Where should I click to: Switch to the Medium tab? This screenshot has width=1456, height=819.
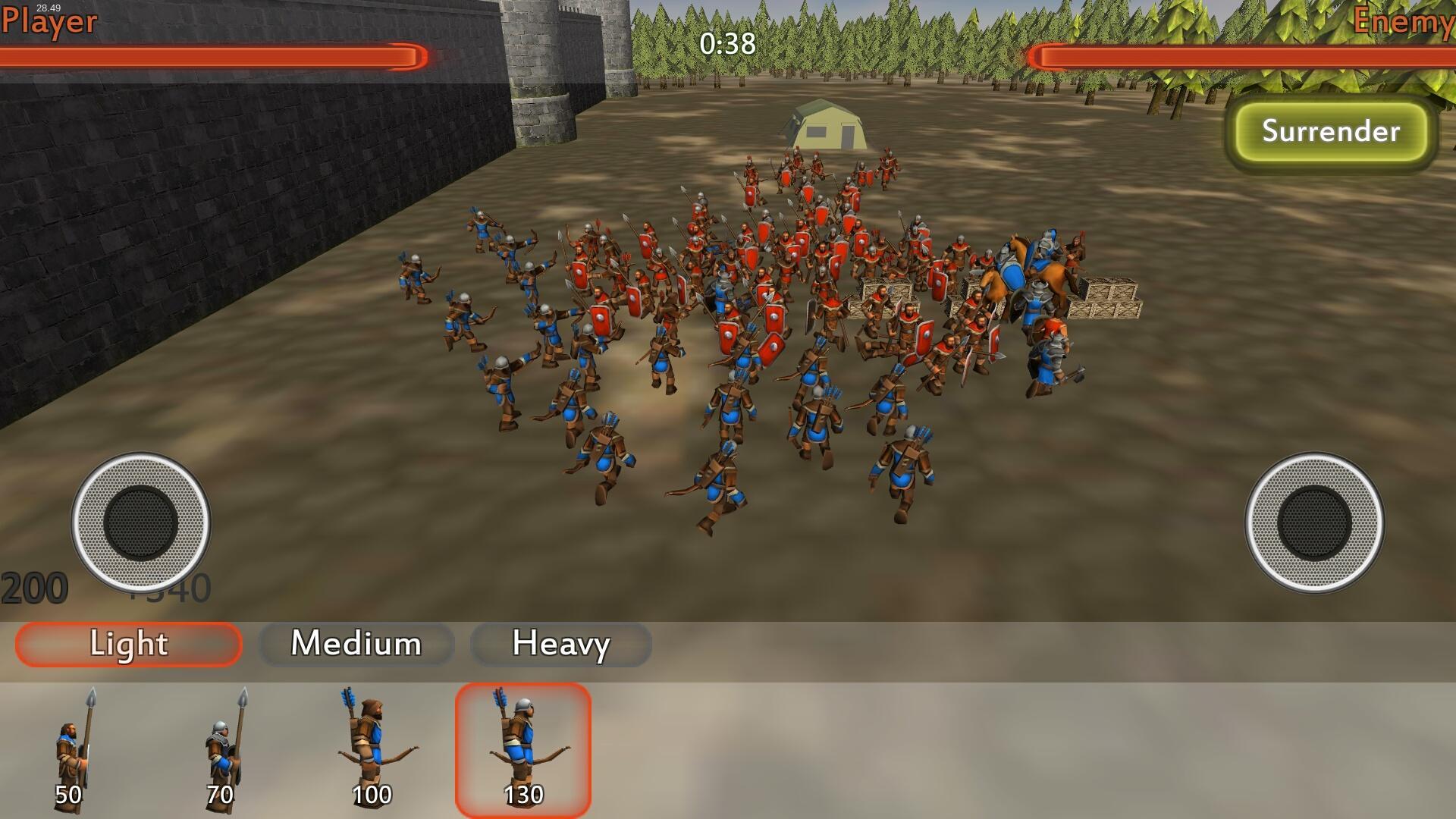[x=356, y=645]
